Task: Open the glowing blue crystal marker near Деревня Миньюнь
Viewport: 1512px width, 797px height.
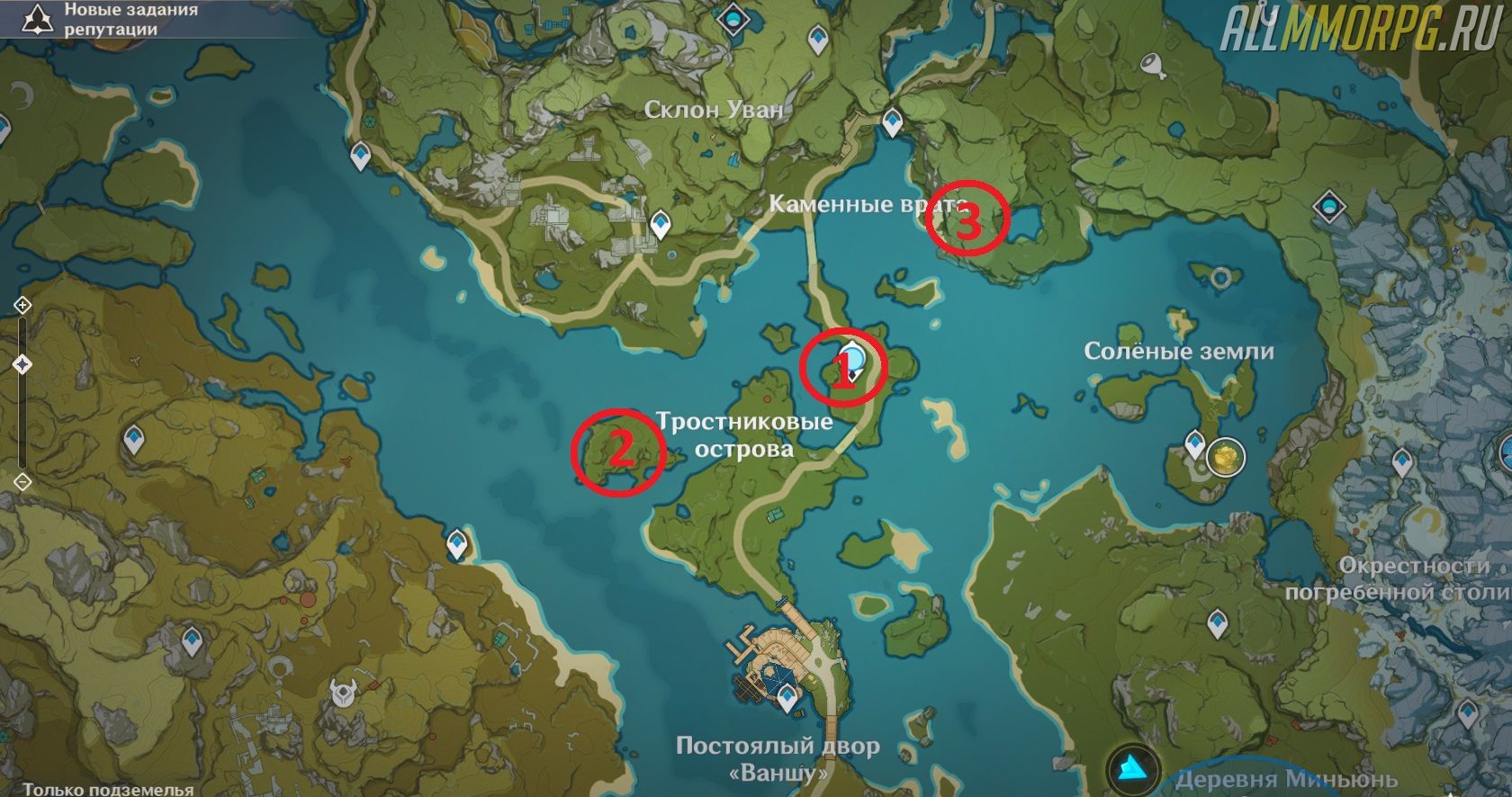Action: (x=1133, y=768)
